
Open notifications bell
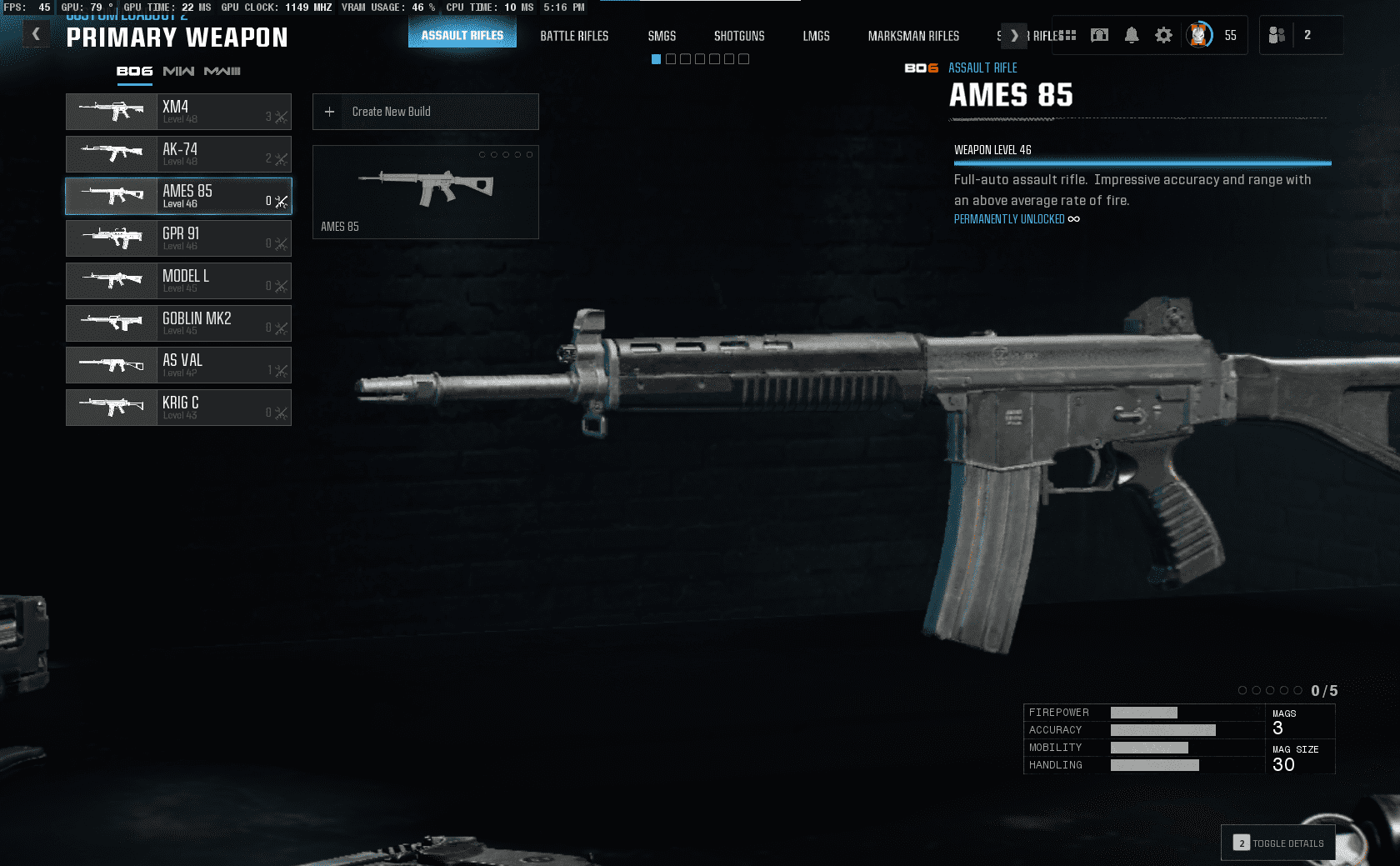1132,35
